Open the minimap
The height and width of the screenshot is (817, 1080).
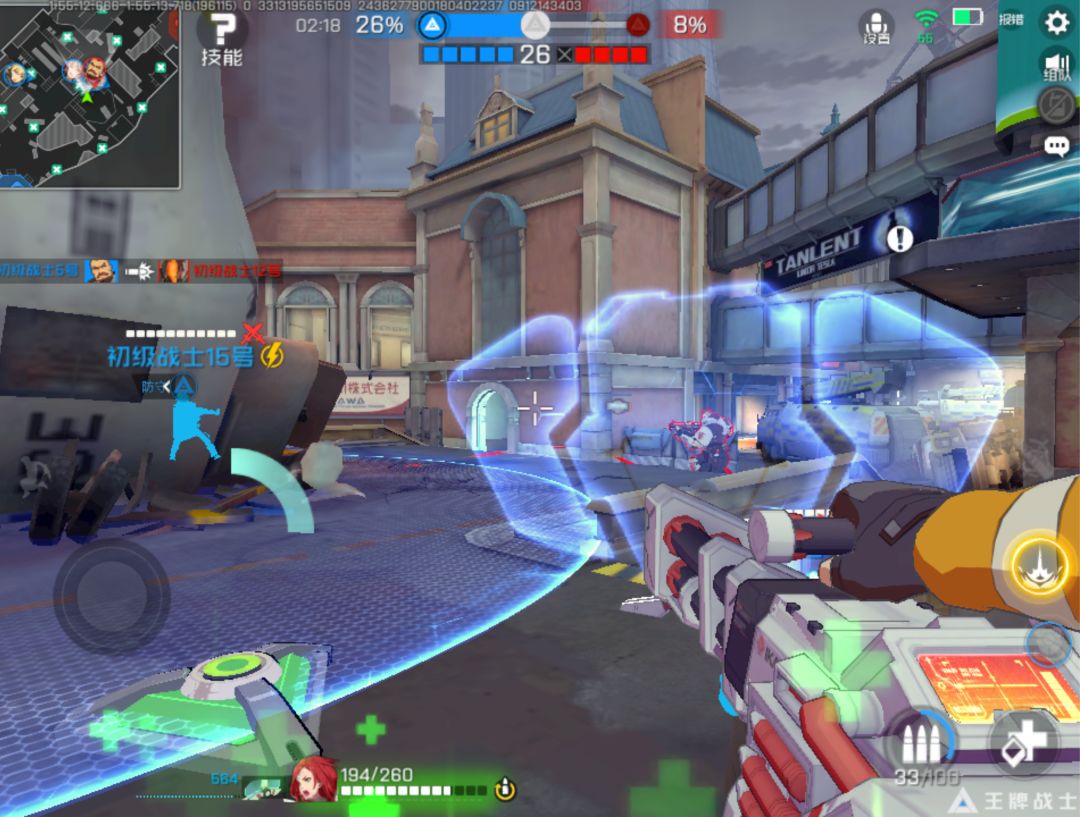click(x=88, y=94)
